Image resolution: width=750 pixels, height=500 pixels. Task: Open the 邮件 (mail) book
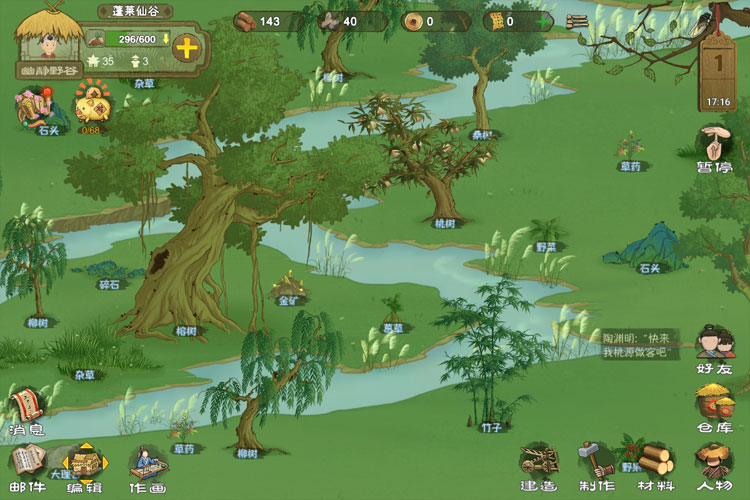25,467
